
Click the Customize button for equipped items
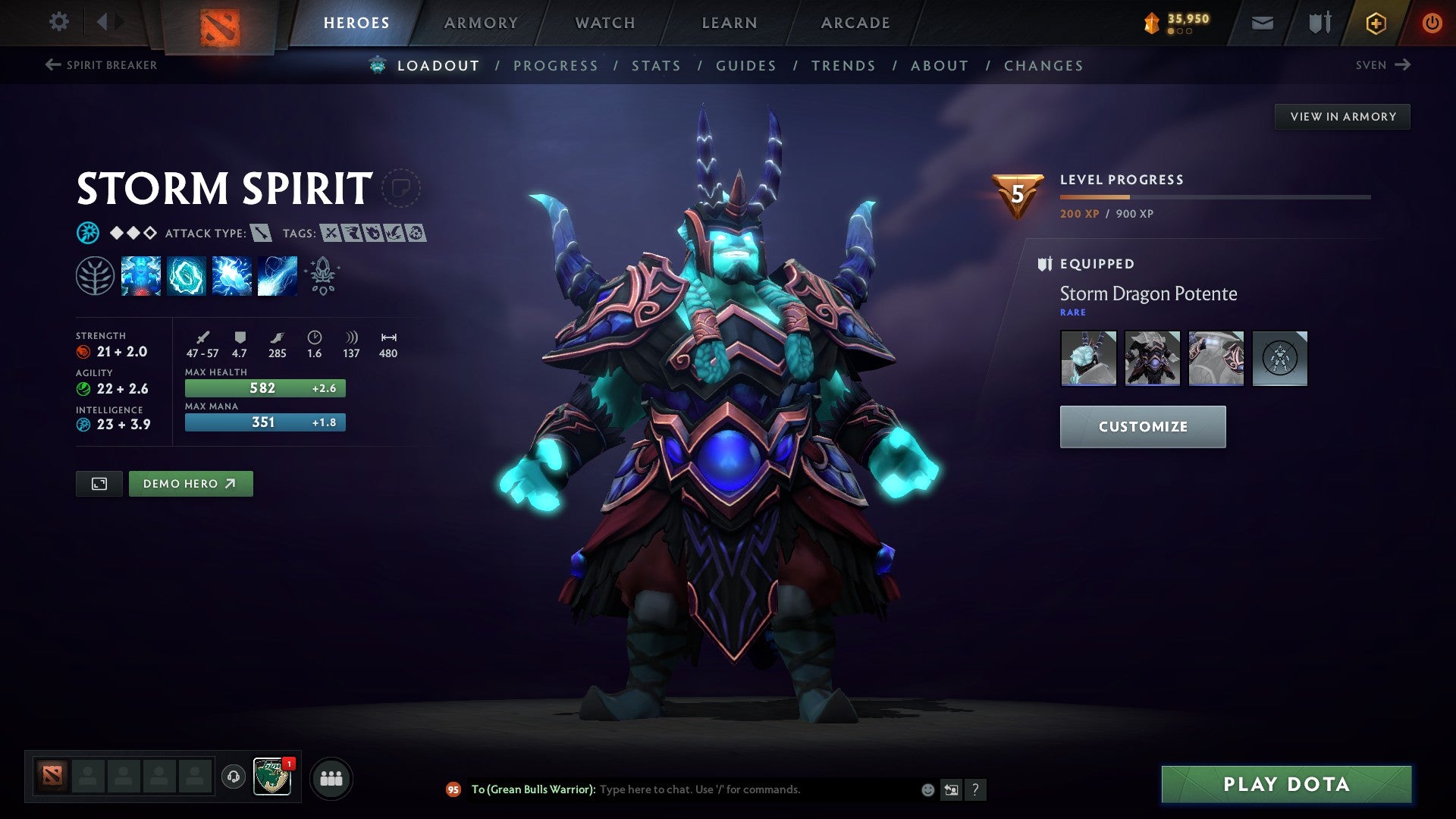click(x=1142, y=426)
